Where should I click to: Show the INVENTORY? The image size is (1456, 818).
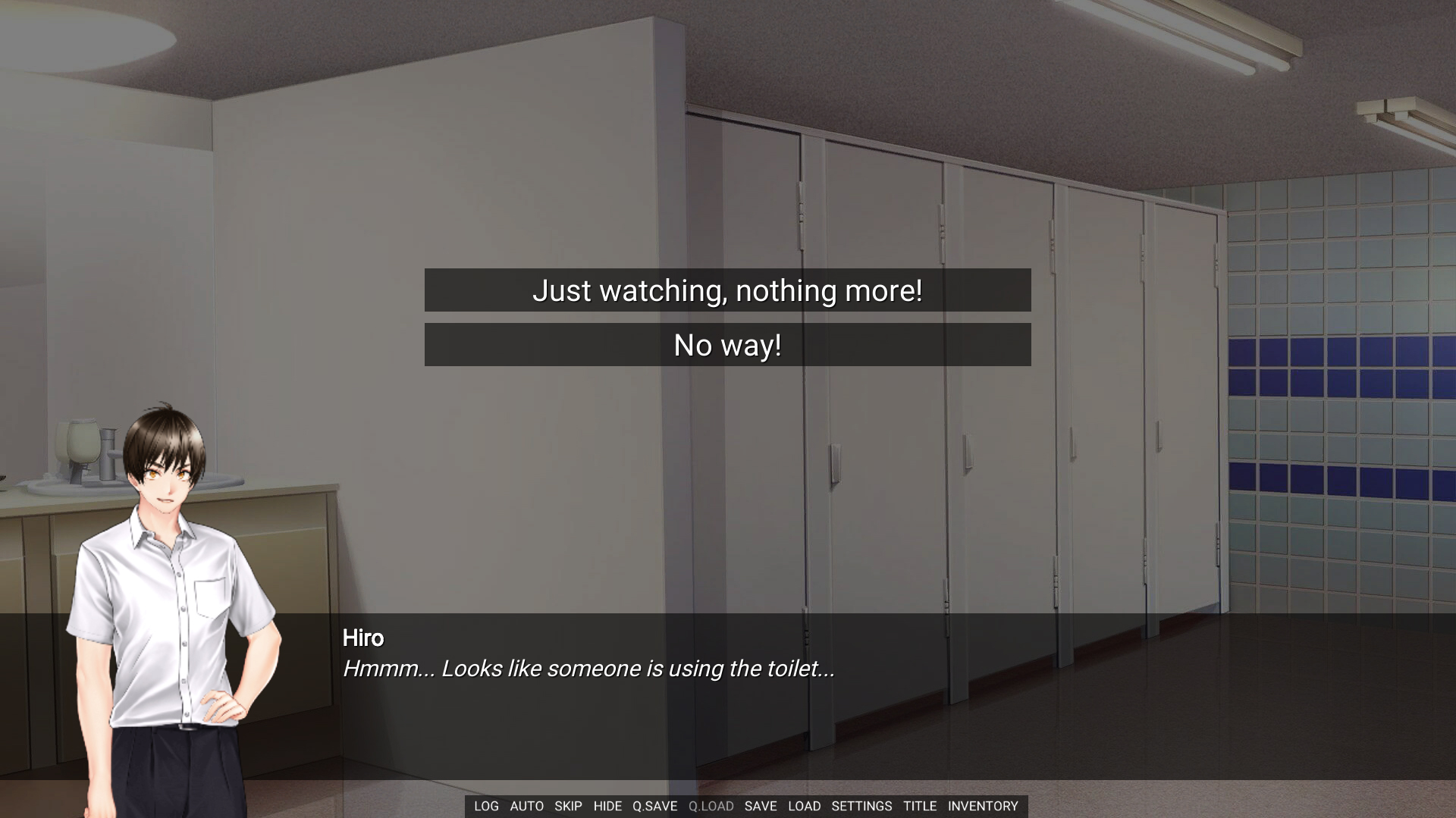tap(983, 806)
